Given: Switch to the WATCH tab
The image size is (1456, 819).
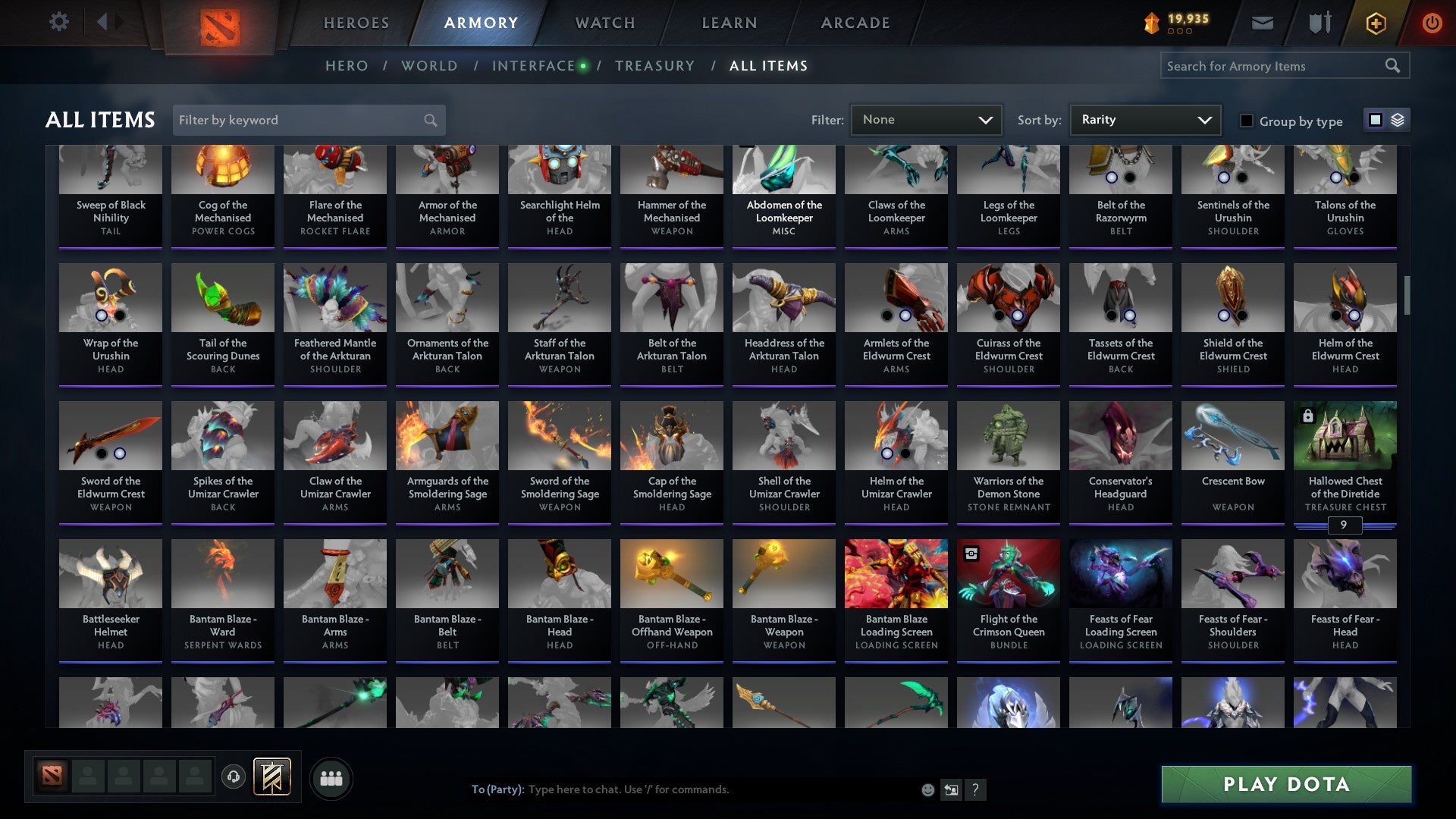Looking at the screenshot, I should [604, 23].
